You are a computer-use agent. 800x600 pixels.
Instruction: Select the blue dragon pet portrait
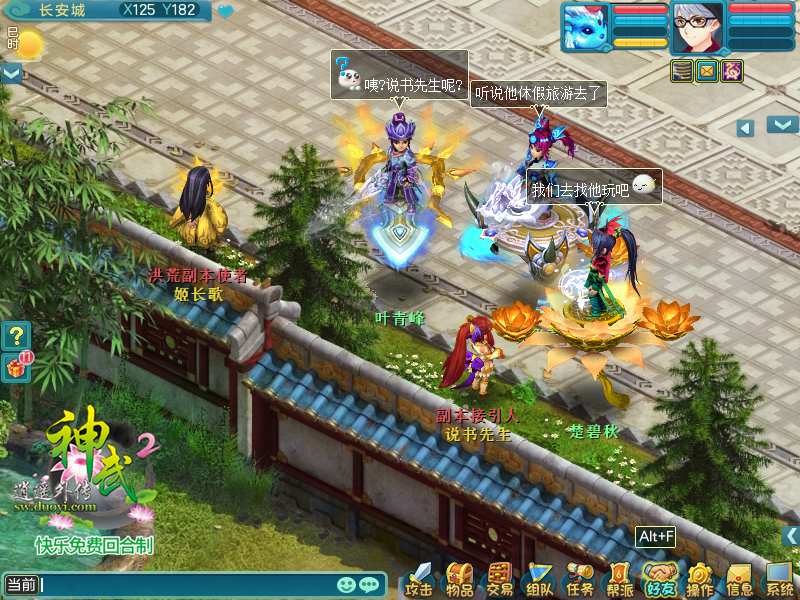[x=586, y=26]
